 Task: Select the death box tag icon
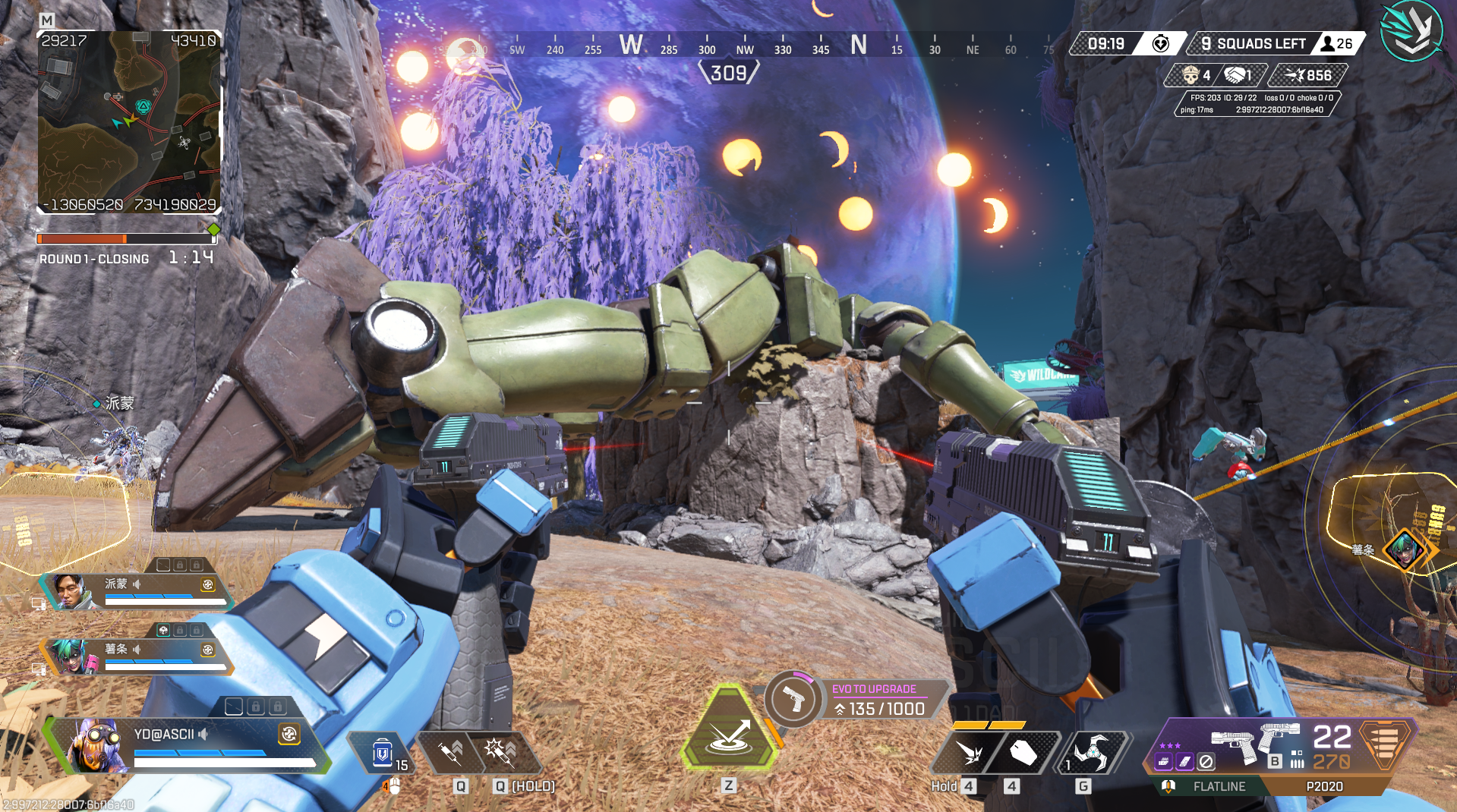point(1023,753)
